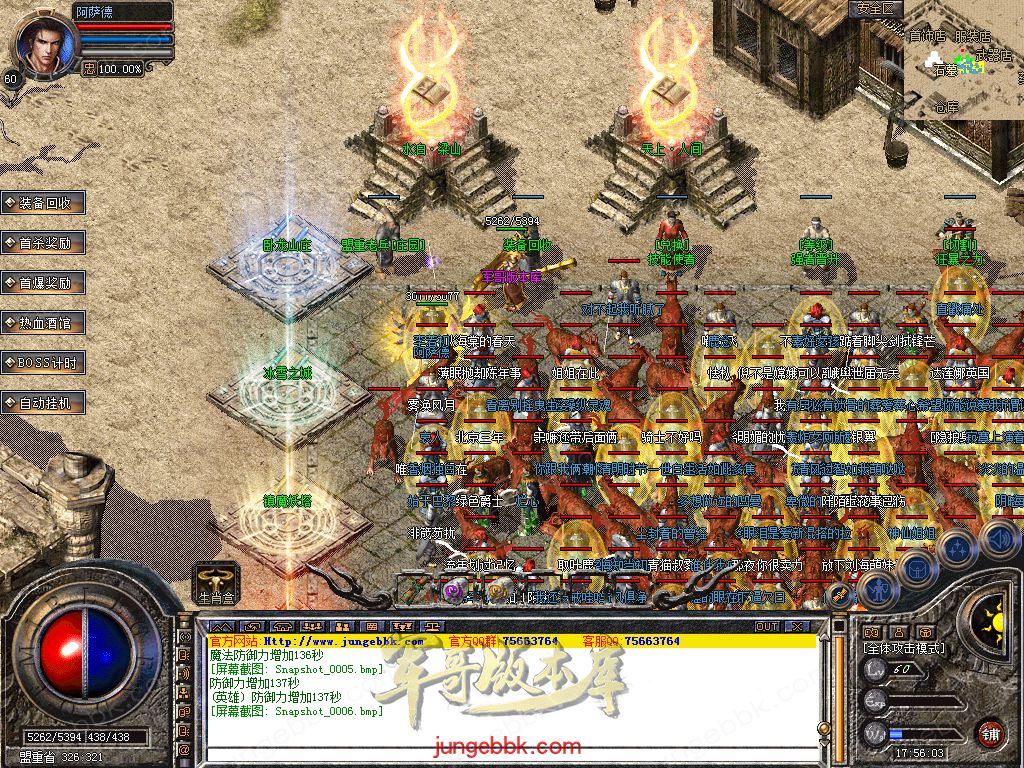Open the 首杀奖励 first-kill rewards
This screenshot has height=768, width=1024.
(44, 243)
